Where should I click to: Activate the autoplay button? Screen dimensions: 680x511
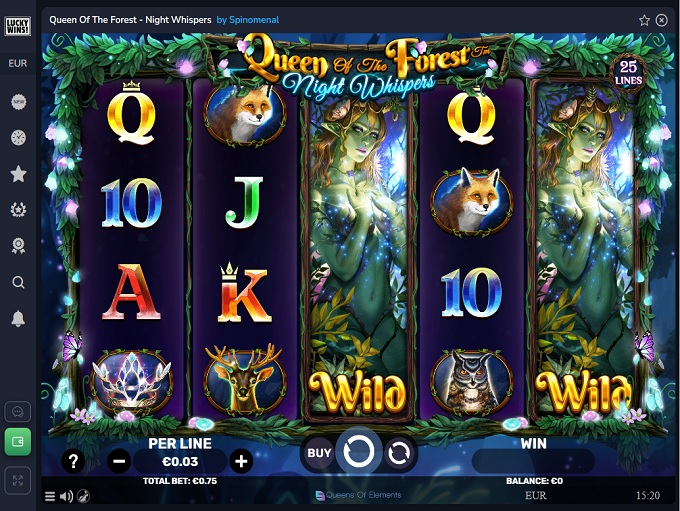[398, 454]
